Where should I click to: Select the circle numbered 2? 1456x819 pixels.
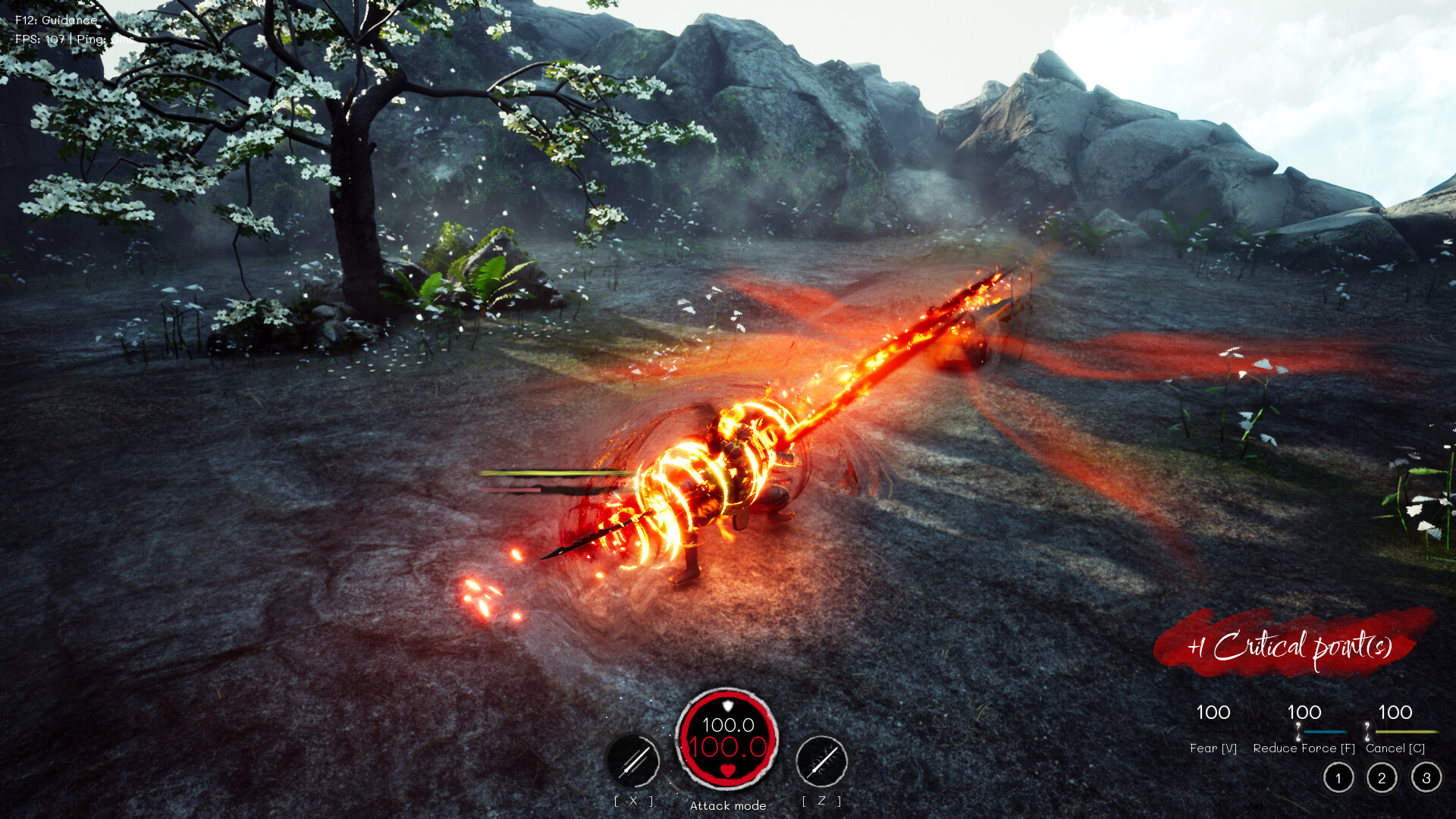[x=1382, y=778]
